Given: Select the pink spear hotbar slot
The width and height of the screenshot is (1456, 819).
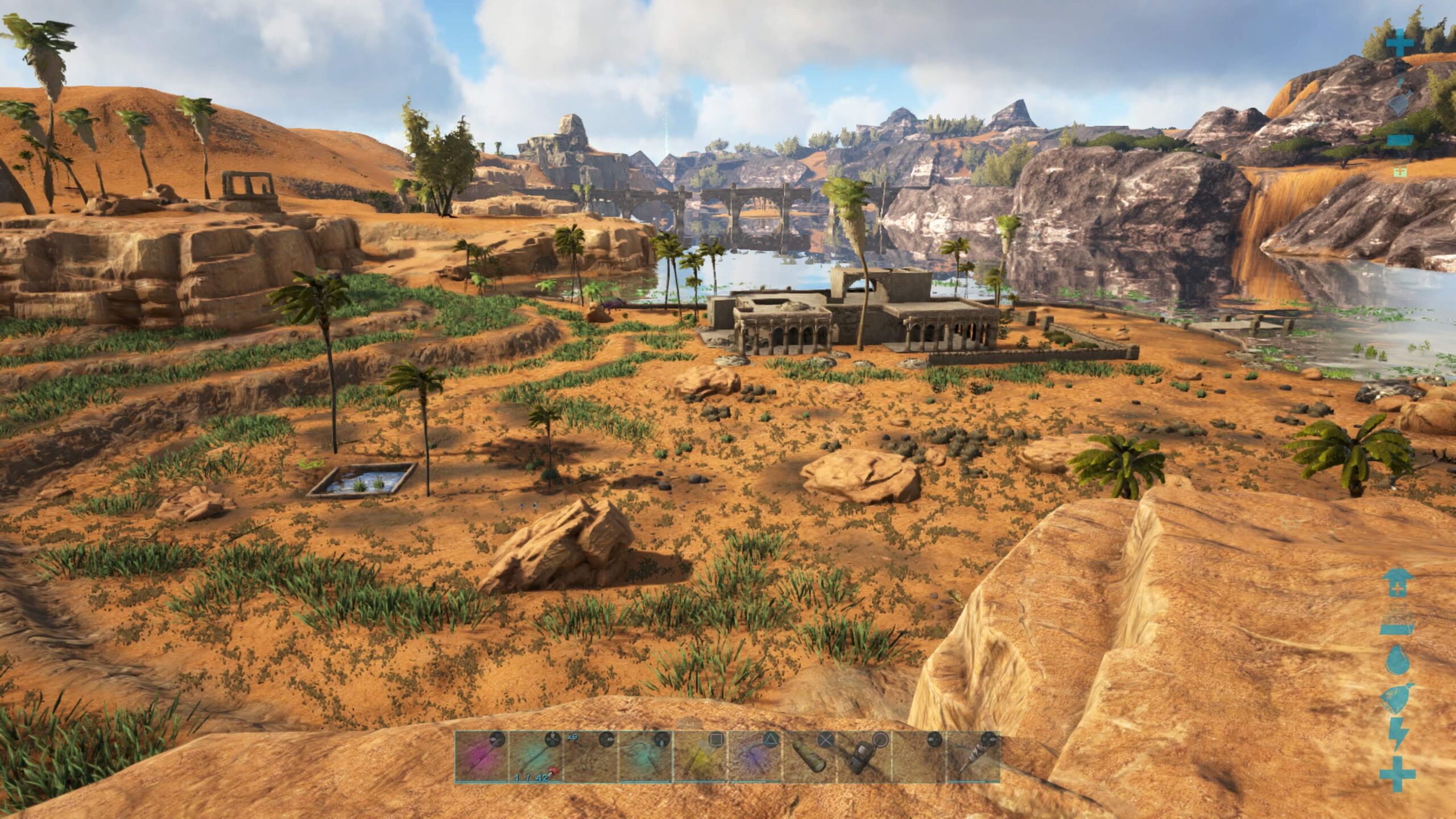Looking at the screenshot, I should click(x=481, y=756).
